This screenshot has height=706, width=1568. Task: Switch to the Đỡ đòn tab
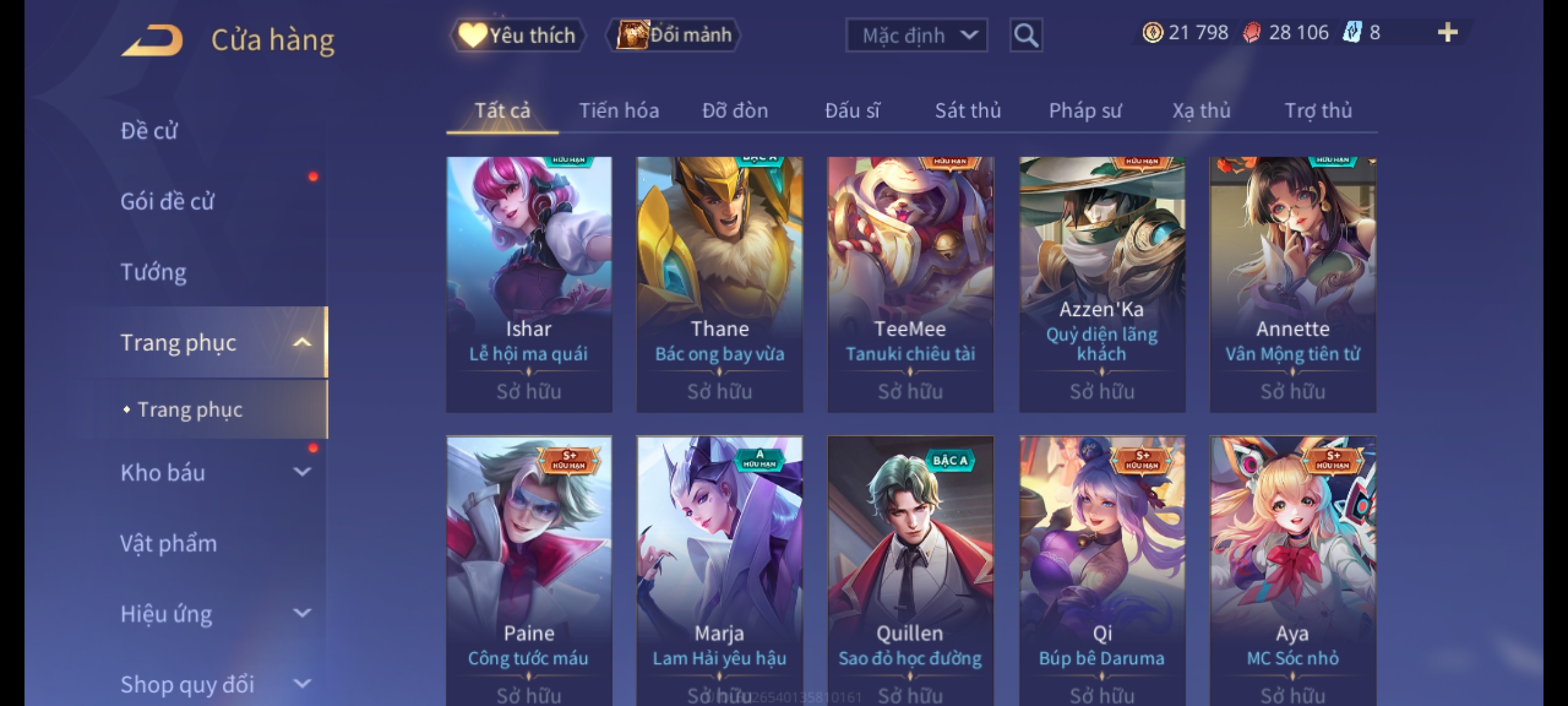(735, 111)
